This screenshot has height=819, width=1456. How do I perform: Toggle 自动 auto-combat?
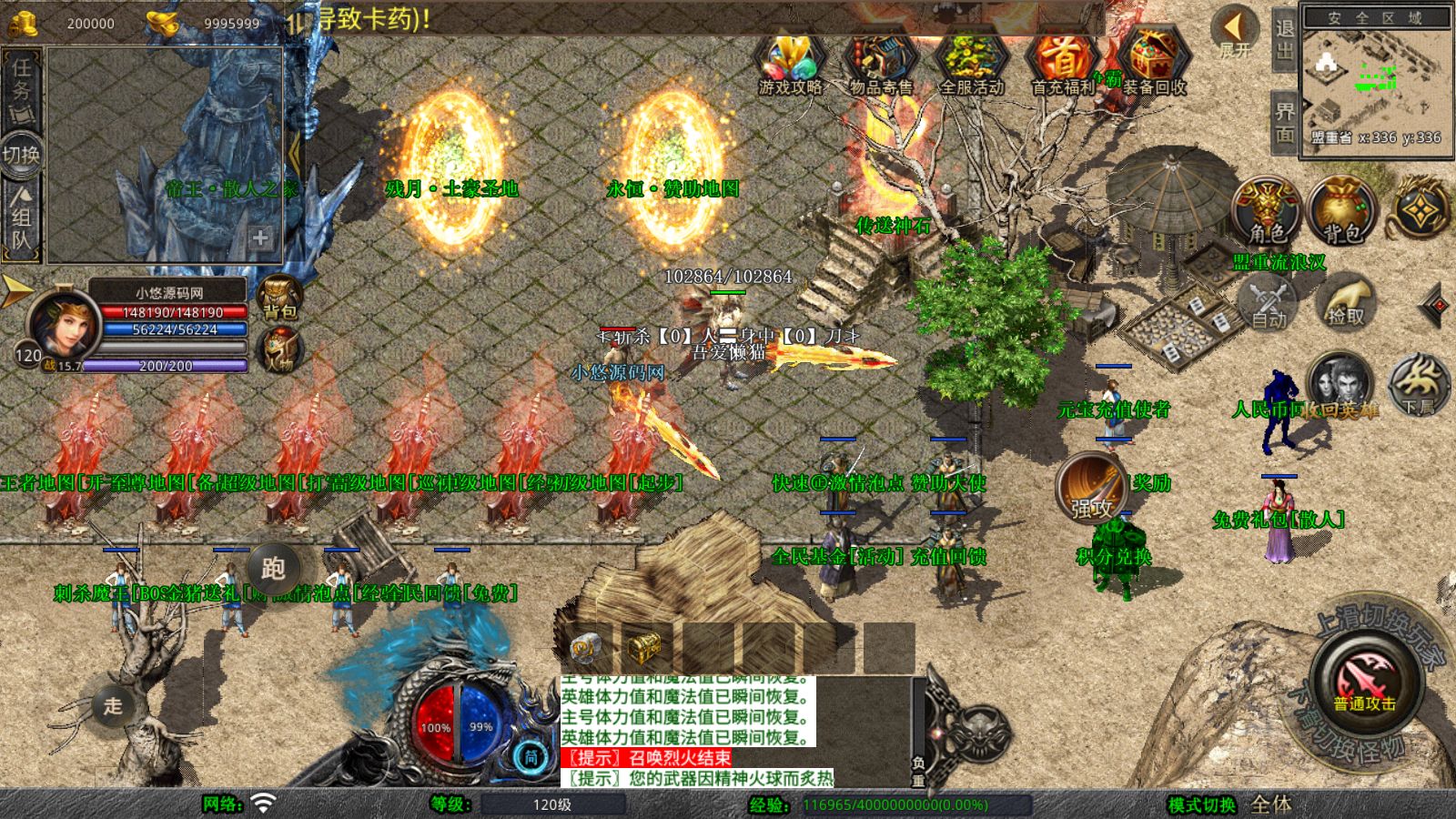pyautogui.click(x=1269, y=304)
